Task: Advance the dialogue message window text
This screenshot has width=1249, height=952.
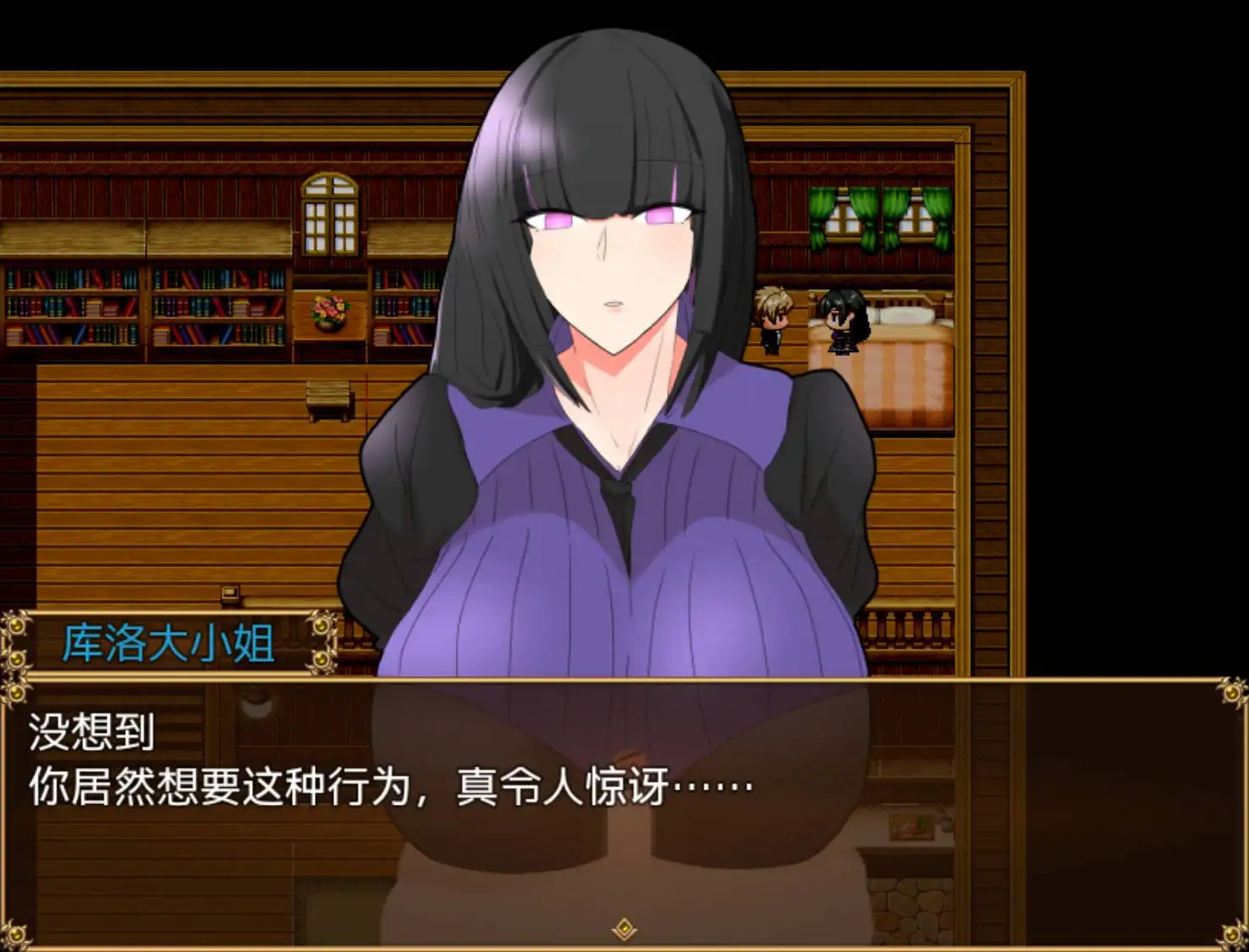Action: click(x=624, y=812)
